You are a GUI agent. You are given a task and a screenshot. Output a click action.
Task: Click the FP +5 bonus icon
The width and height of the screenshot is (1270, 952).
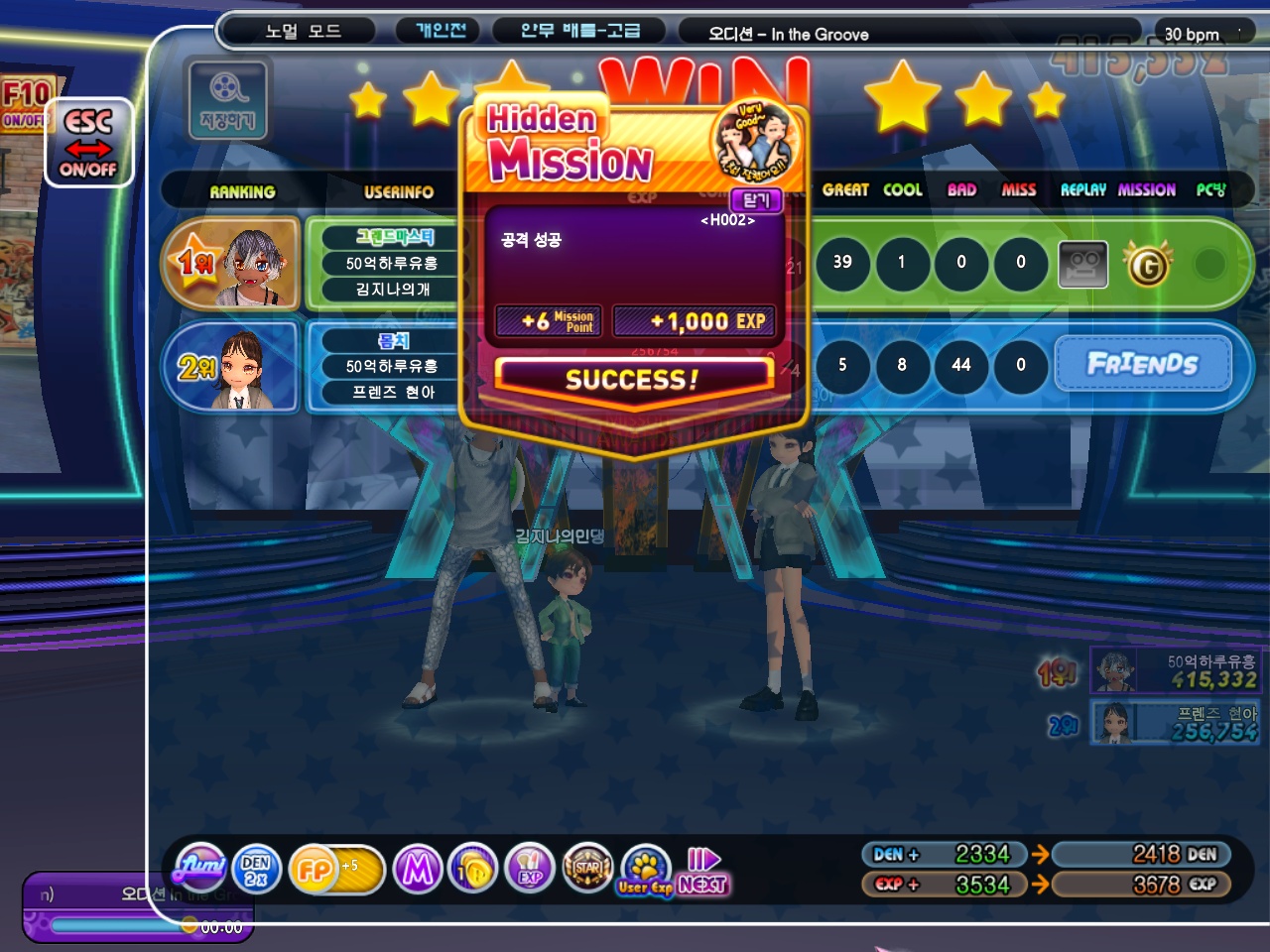335,870
